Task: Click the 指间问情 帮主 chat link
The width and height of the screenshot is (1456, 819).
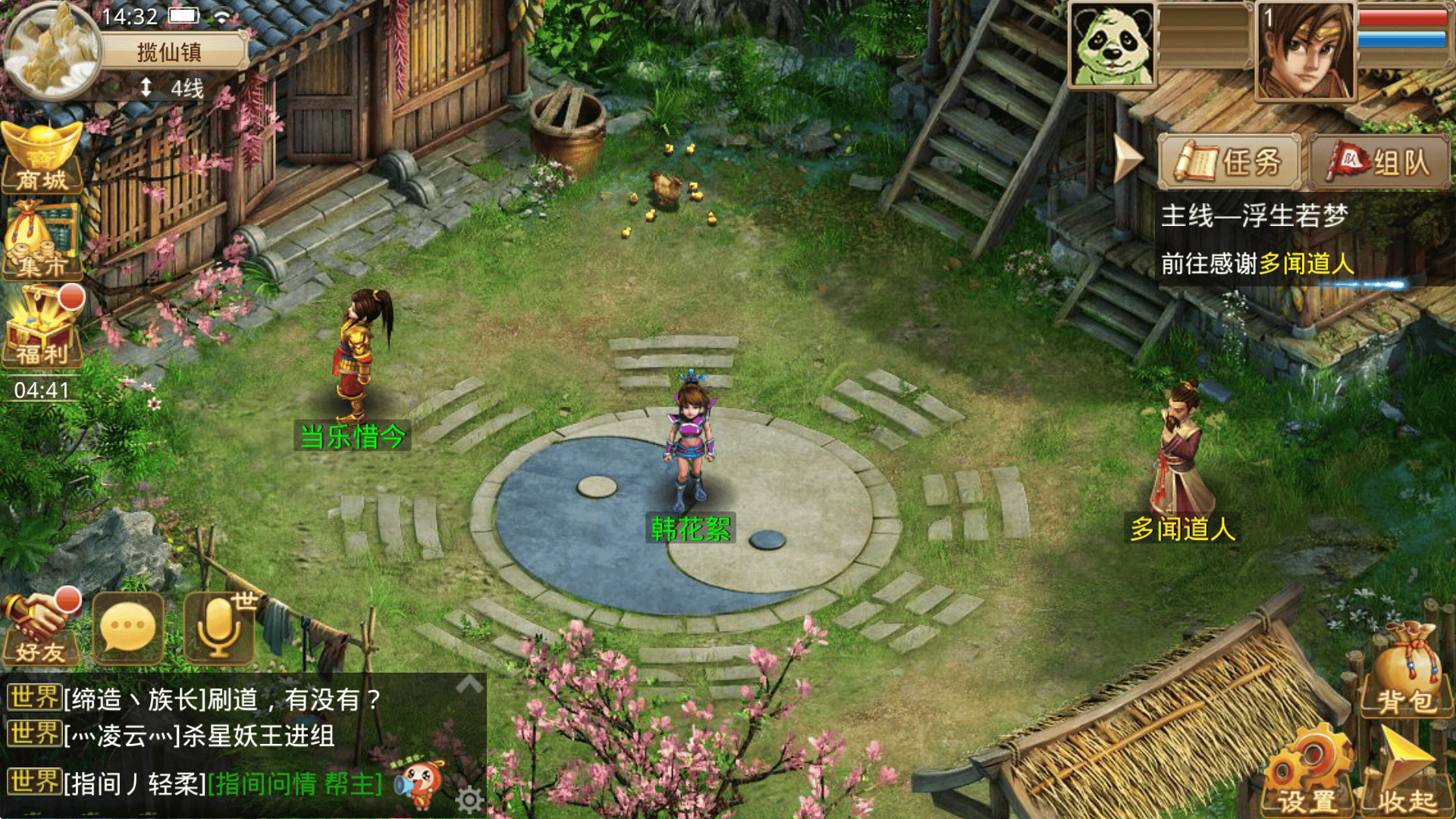Action: [x=296, y=783]
